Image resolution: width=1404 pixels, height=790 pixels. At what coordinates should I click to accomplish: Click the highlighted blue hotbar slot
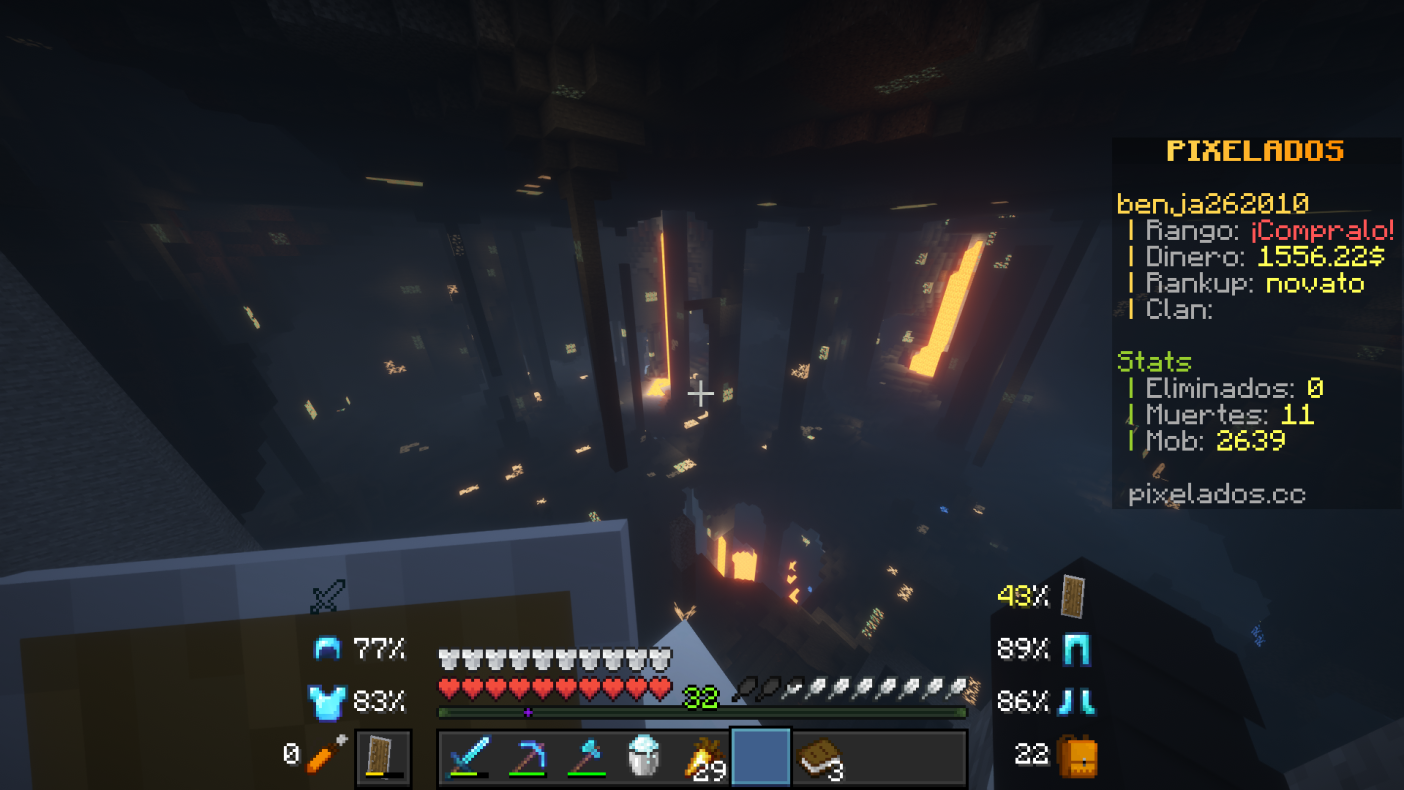tap(762, 758)
